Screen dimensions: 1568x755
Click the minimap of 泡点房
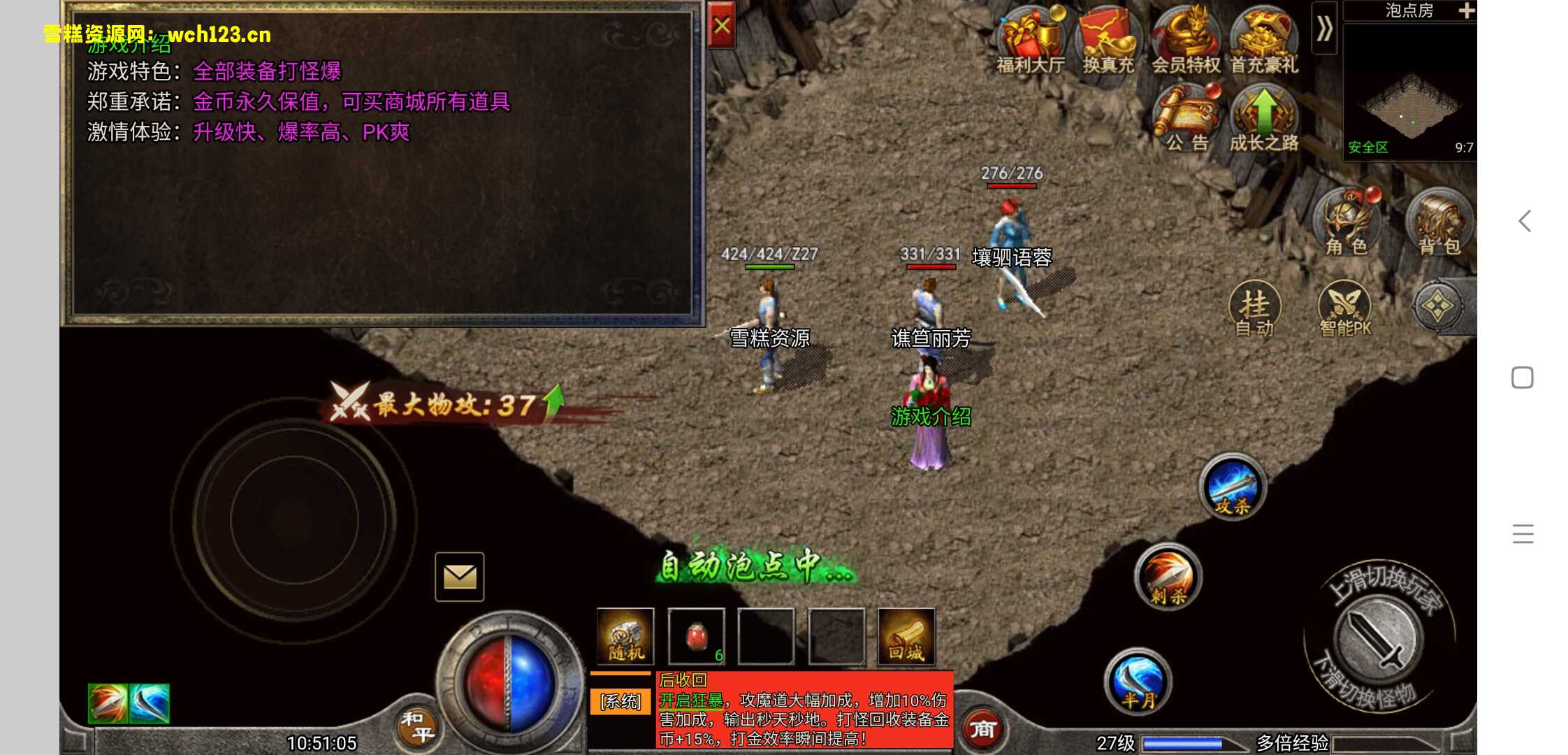1409,91
